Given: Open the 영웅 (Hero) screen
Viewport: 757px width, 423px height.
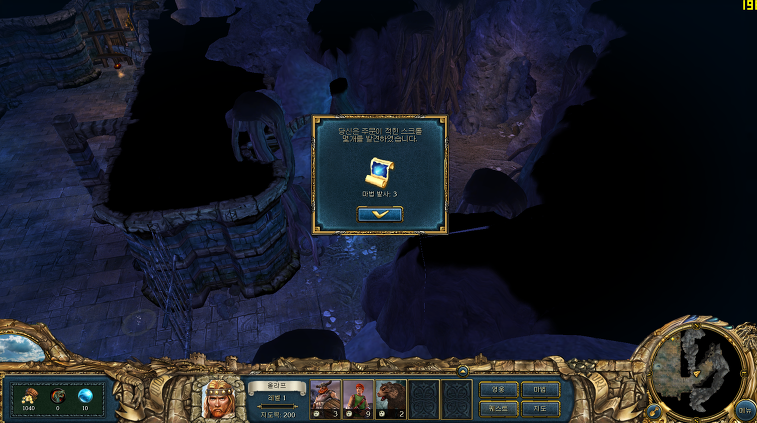Looking at the screenshot, I should tap(498, 389).
